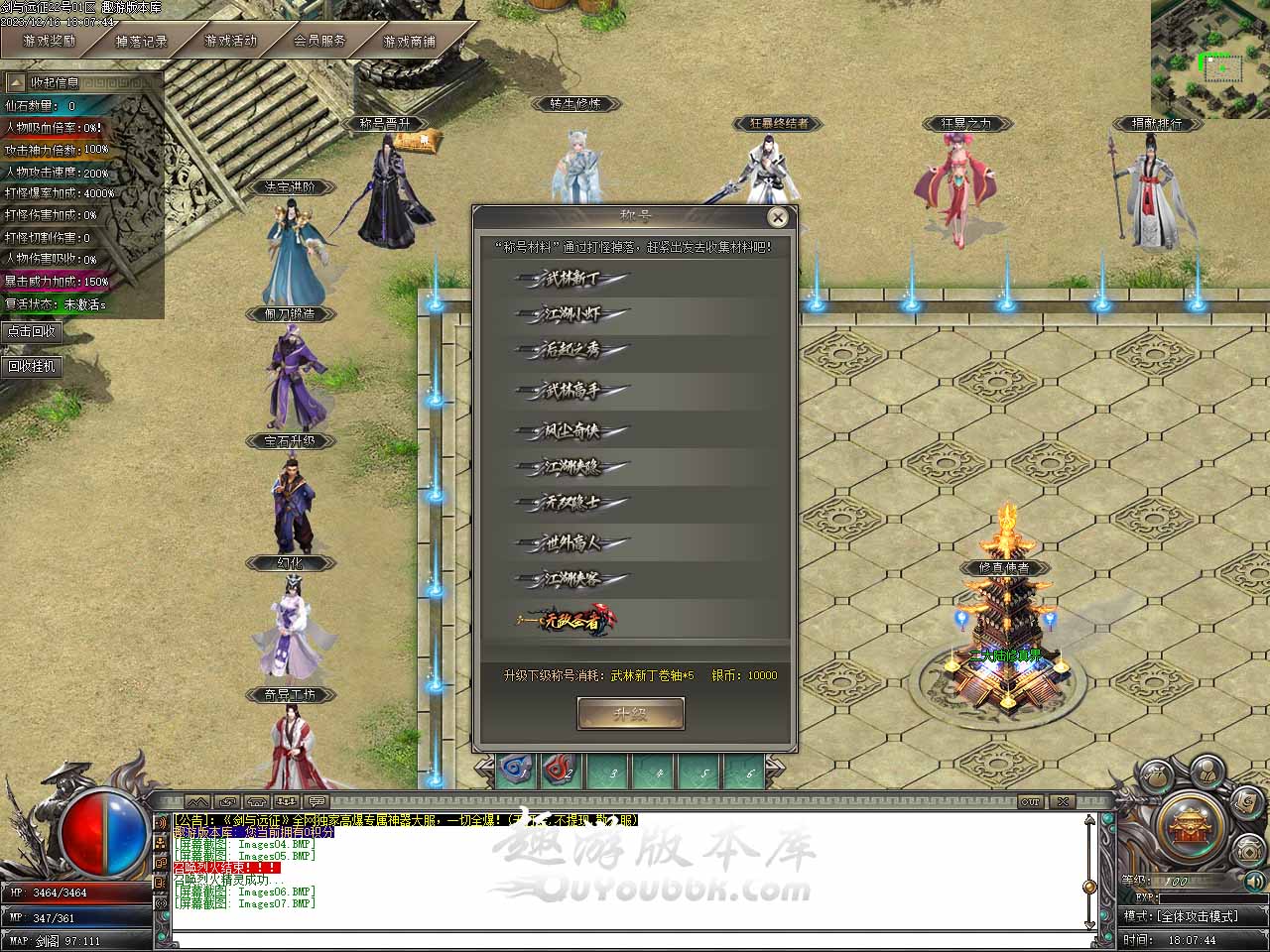Open the 游戏活动 events menu

pos(230,41)
